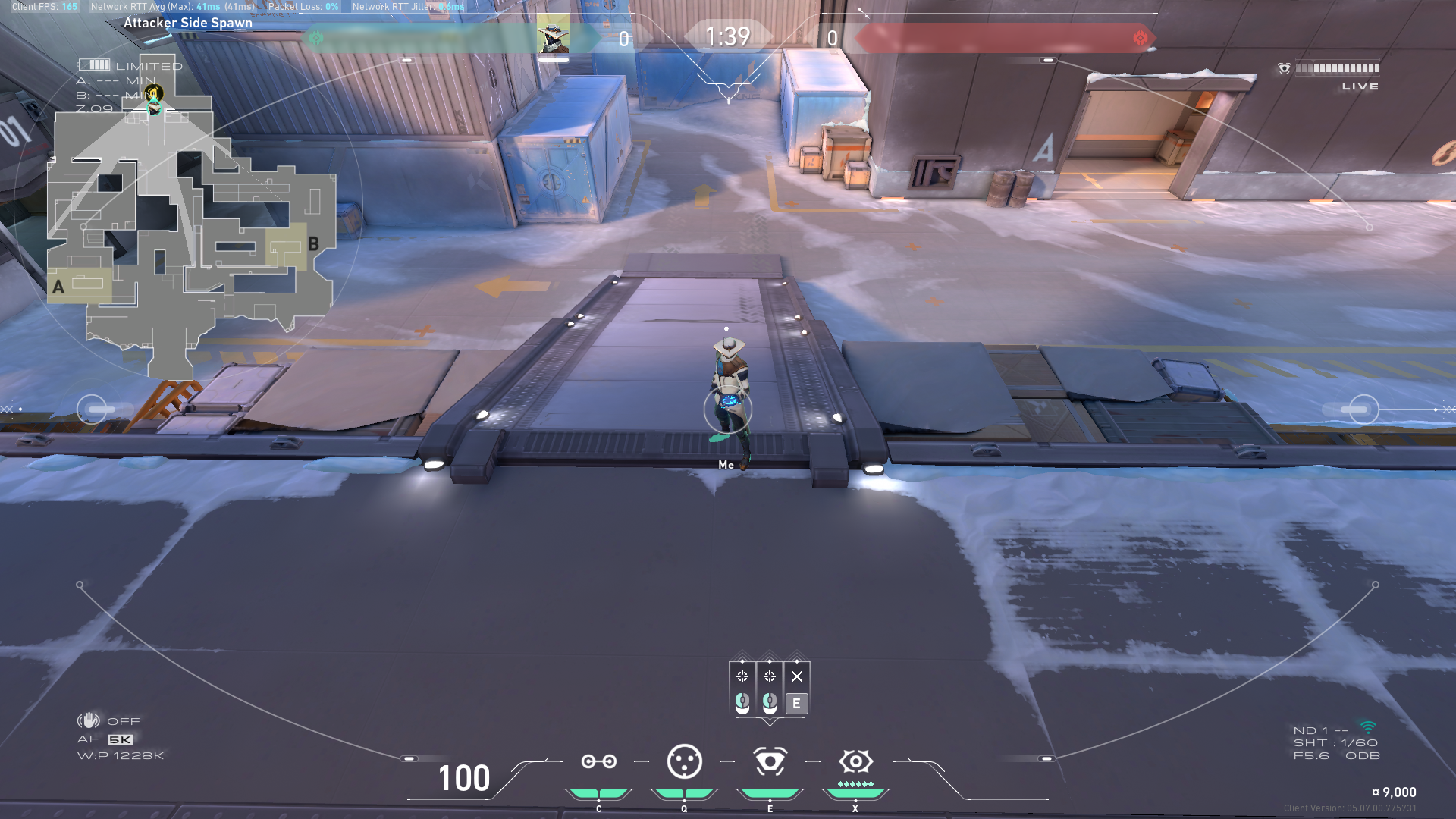Toggle the right mouse button cast prompt
This screenshot has width=1456, height=819.
pos(770,702)
